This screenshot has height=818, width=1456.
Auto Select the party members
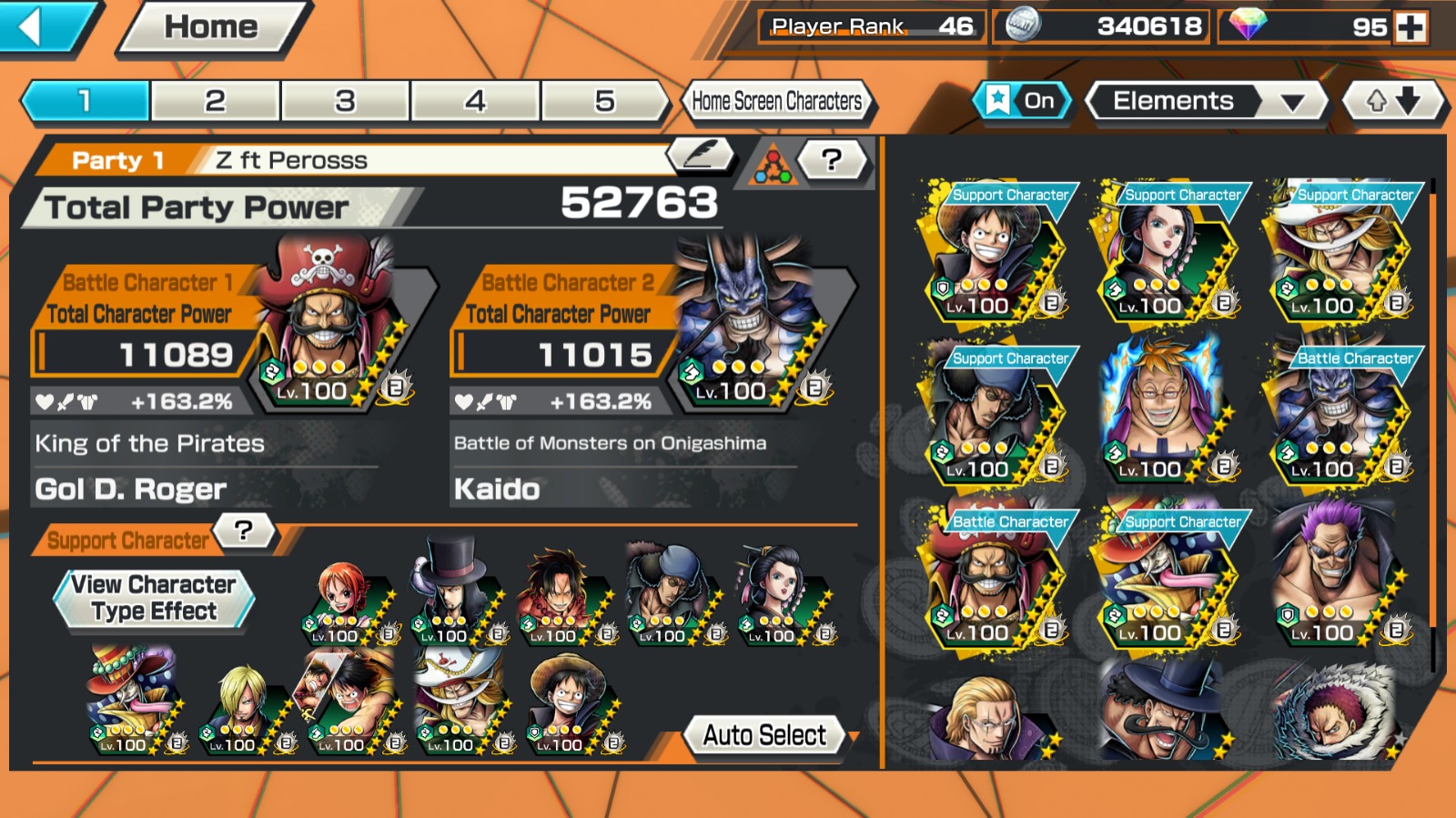pyautogui.click(x=764, y=735)
